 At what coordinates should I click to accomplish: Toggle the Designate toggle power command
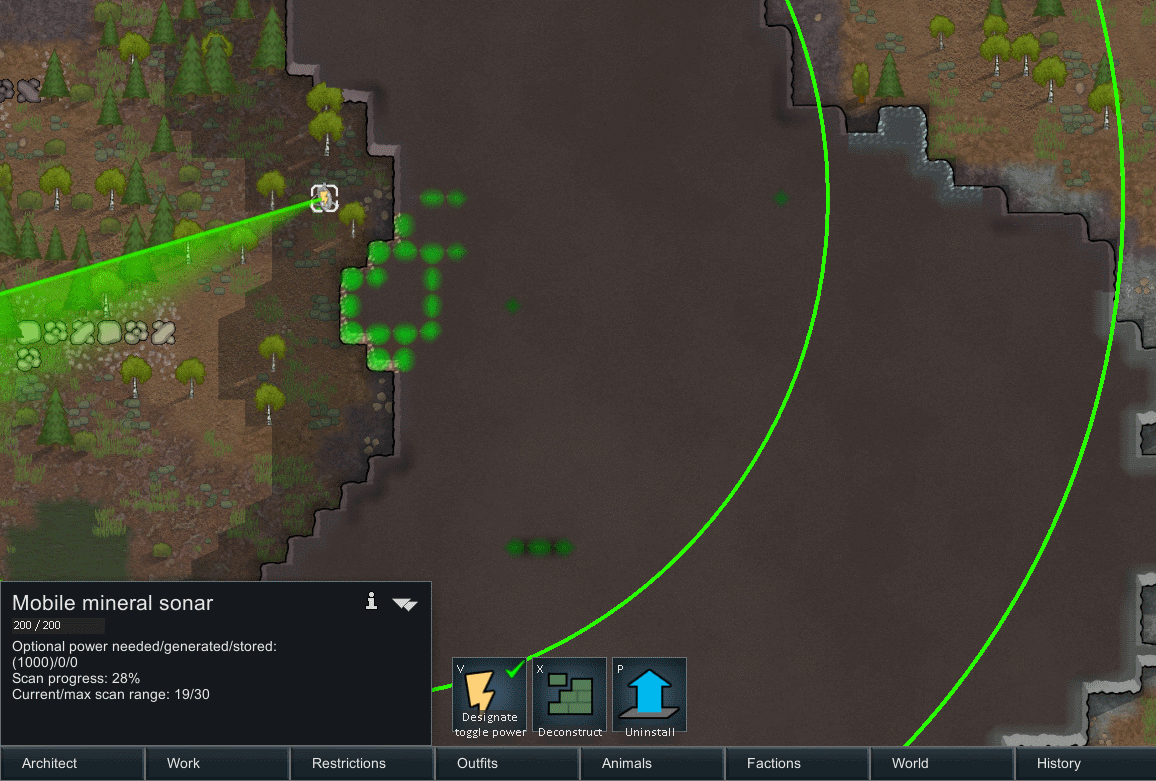pyautogui.click(x=490, y=695)
